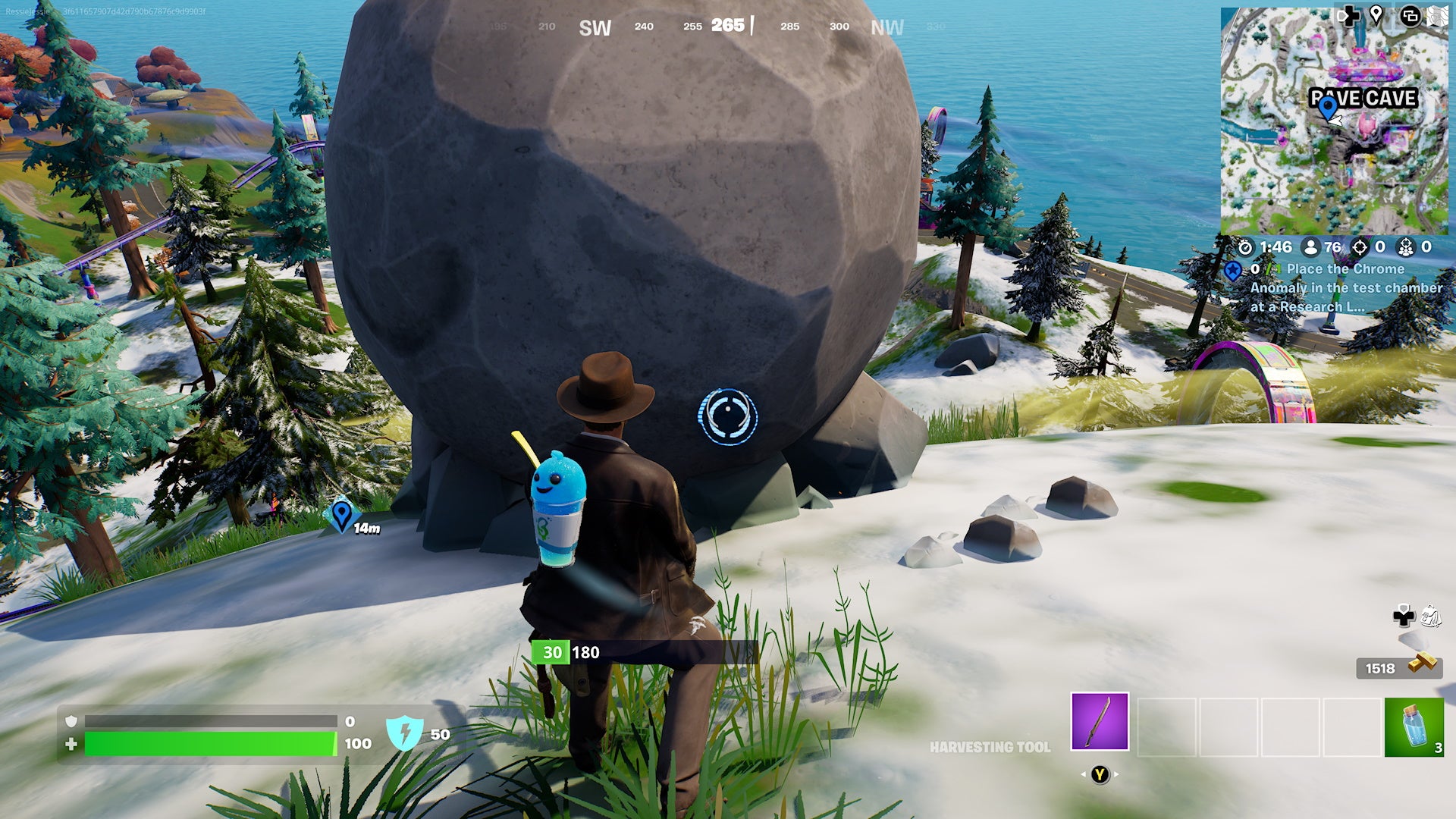Viewport: 1456px width, 819px height.
Task: Click the match timer stopwatch icon
Action: [1245, 246]
